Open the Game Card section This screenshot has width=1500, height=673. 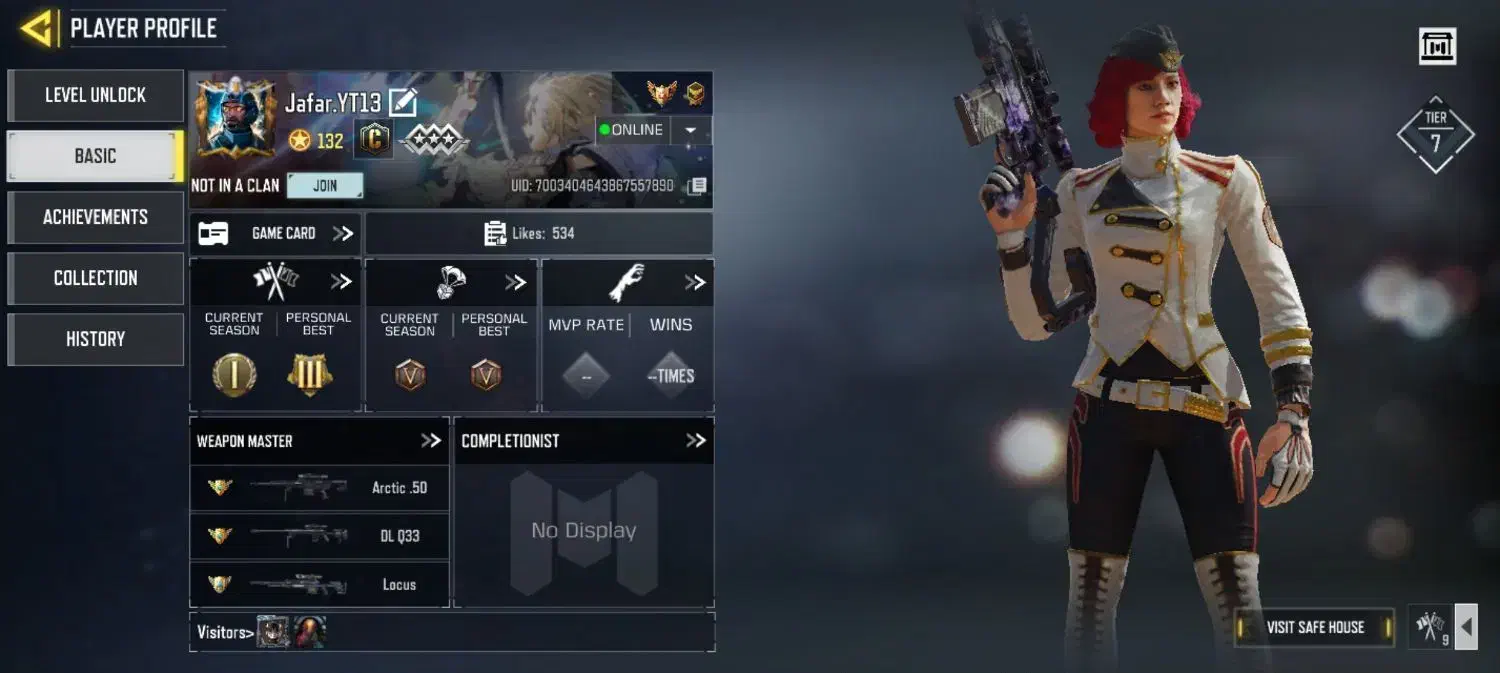[276, 233]
